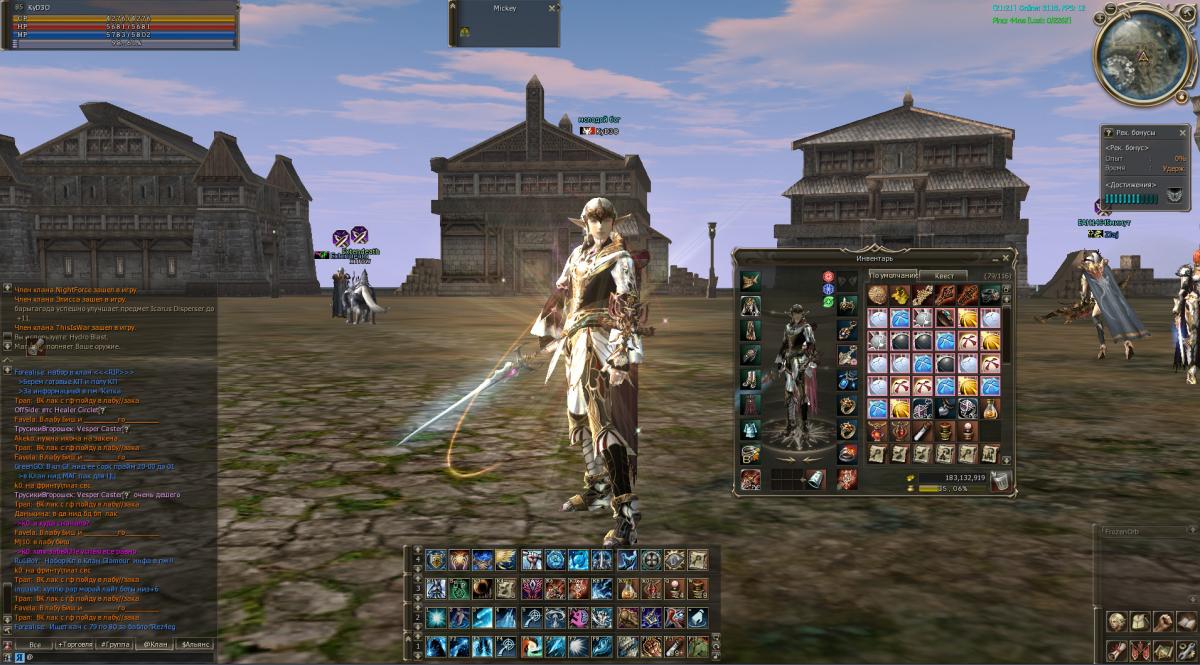Open the По умолчанию inventory tab
The image size is (1200, 665).
pyautogui.click(x=892, y=275)
